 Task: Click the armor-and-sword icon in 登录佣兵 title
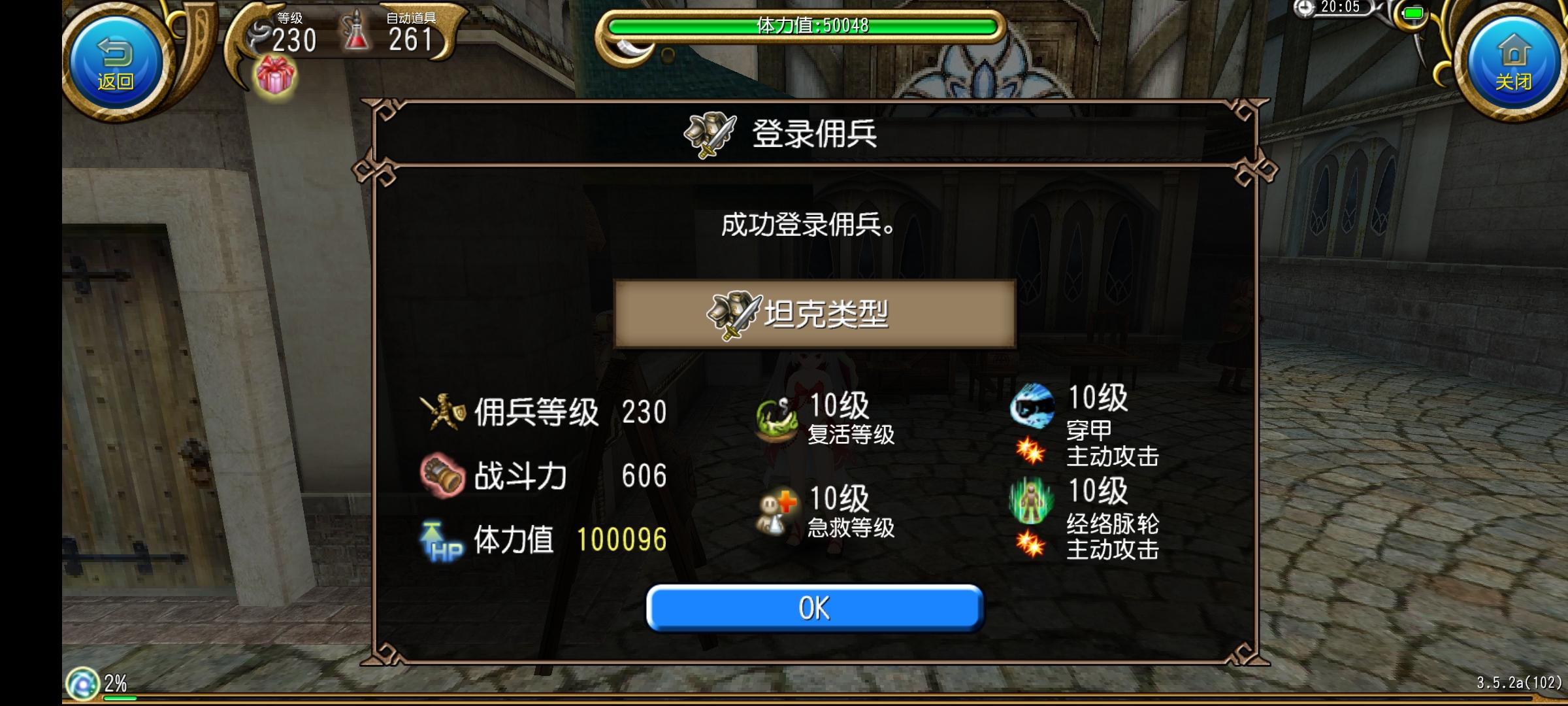710,135
